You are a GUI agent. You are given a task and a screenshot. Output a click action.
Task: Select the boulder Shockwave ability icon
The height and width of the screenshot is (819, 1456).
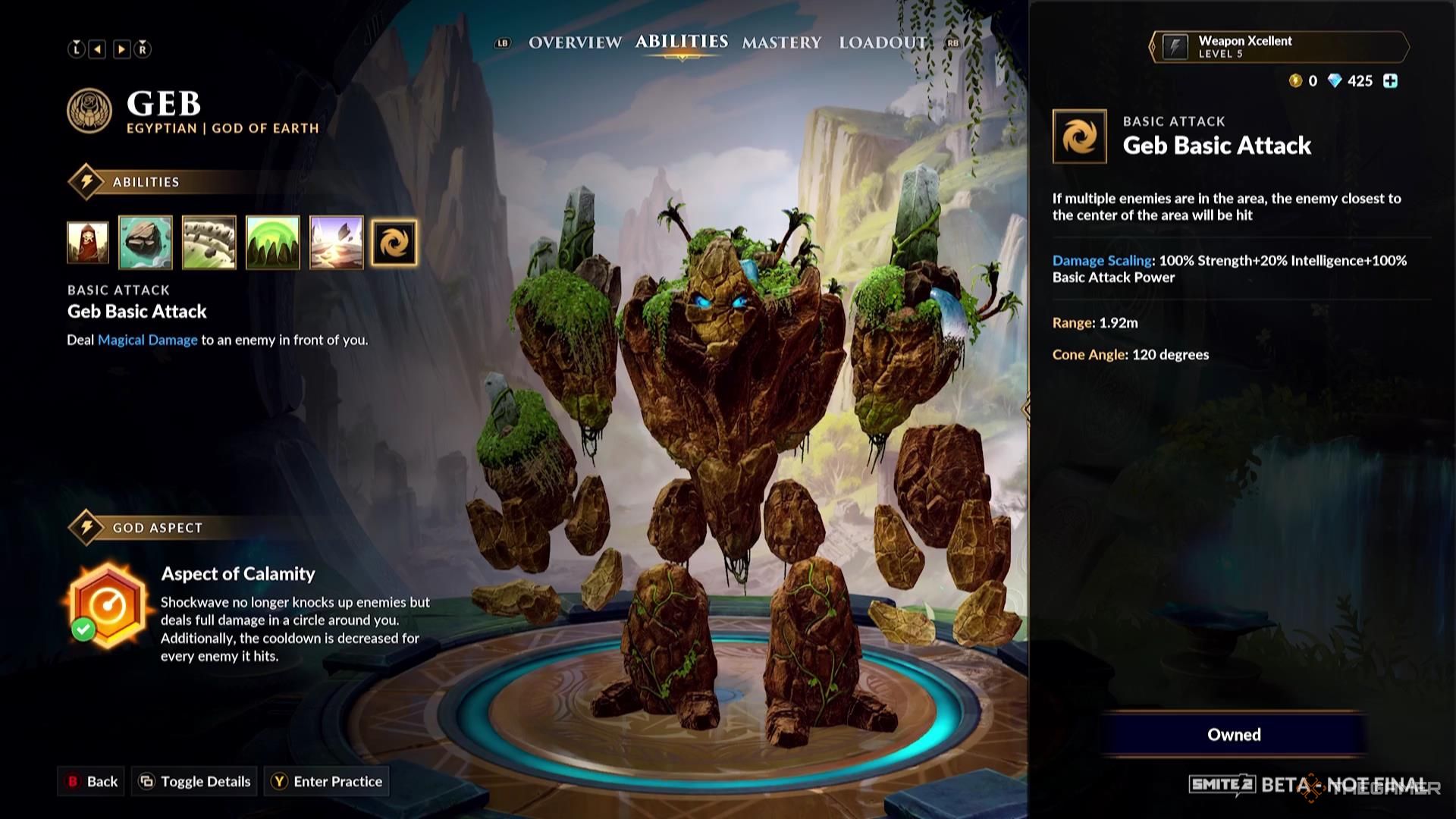pos(146,243)
